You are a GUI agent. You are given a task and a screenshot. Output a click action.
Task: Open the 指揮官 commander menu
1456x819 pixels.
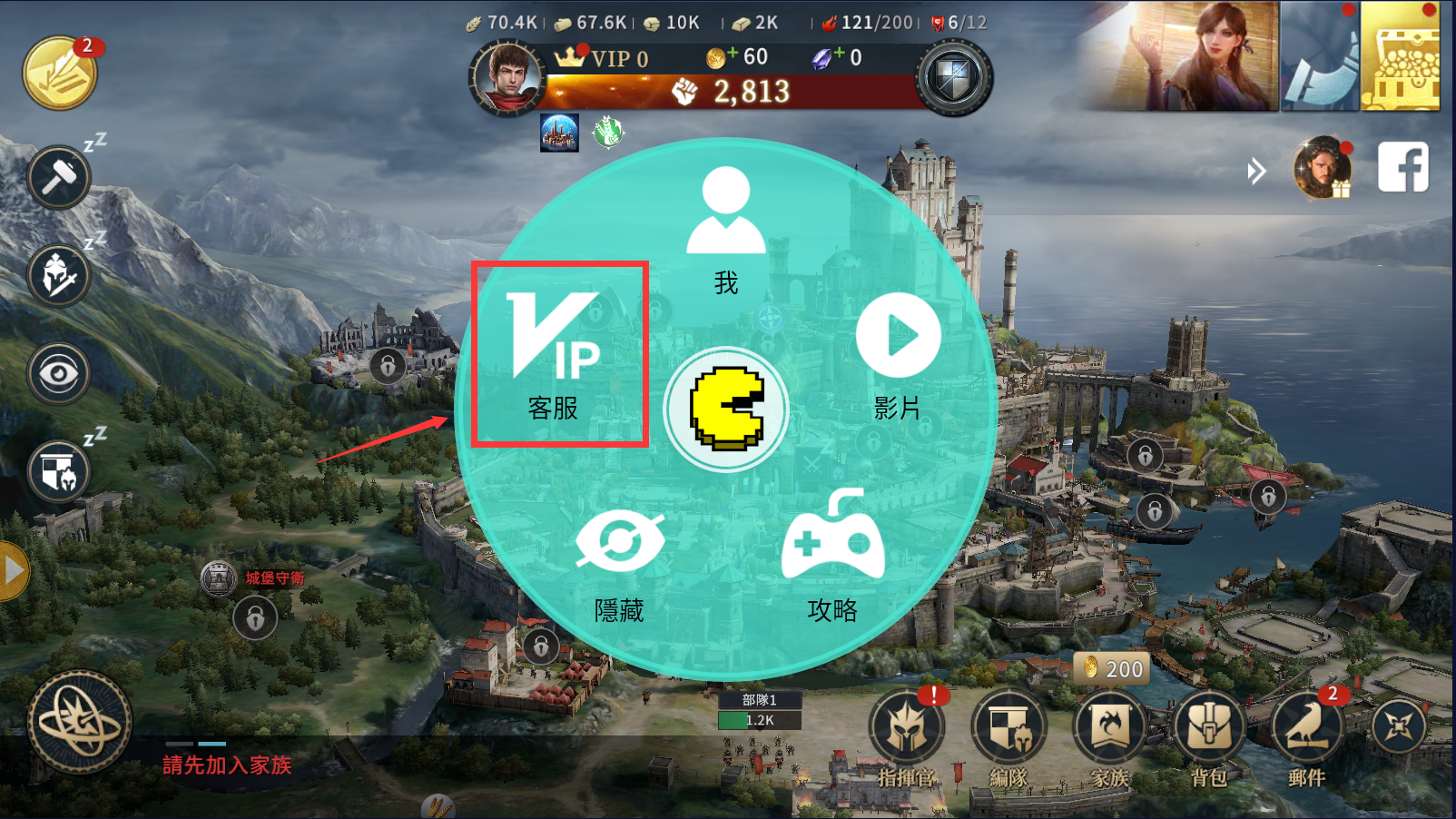pos(906,737)
